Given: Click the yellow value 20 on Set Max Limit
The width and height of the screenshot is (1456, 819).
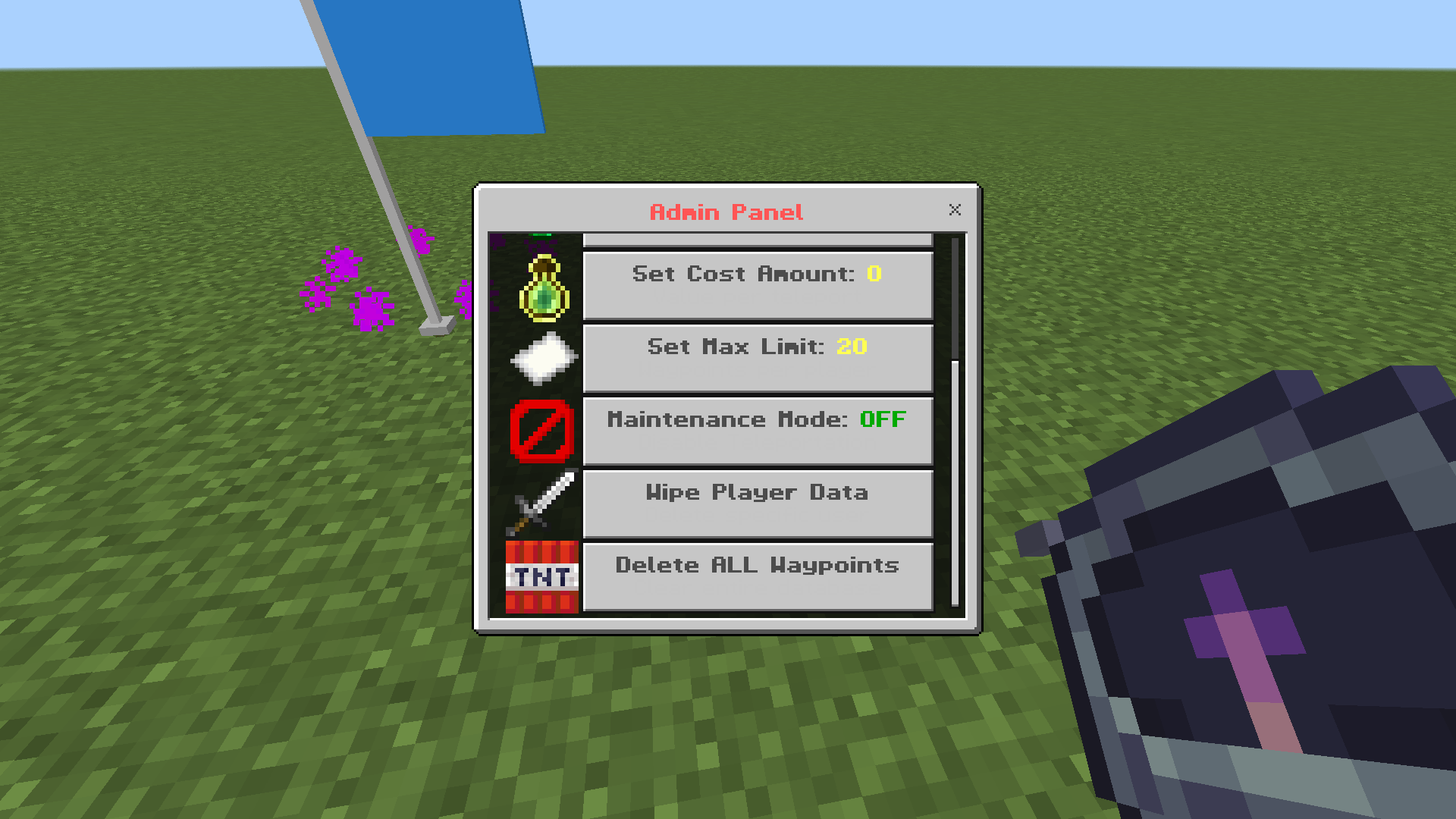Looking at the screenshot, I should pos(851,347).
